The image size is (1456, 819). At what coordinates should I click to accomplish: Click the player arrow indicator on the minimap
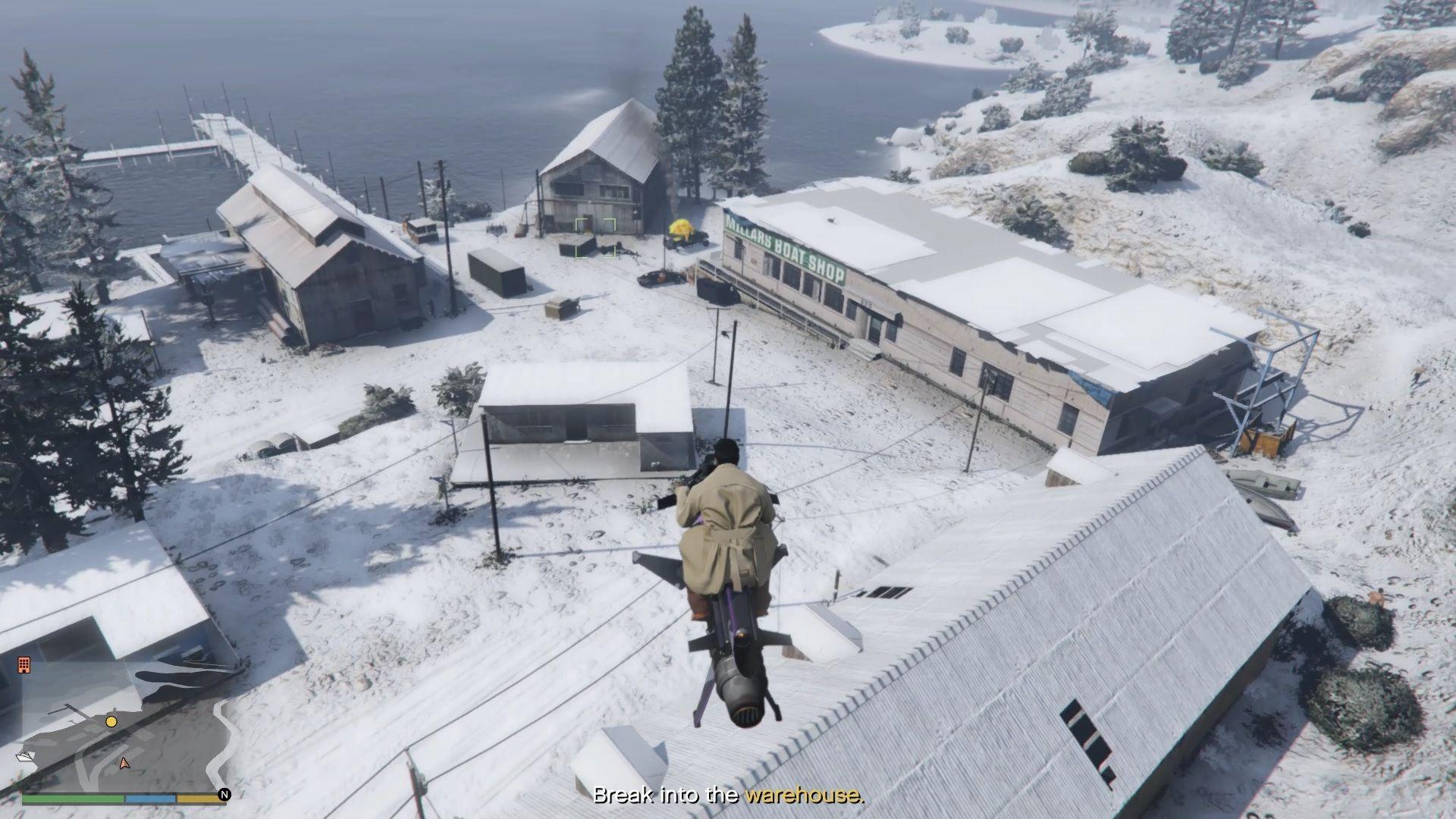[x=124, y=764]
